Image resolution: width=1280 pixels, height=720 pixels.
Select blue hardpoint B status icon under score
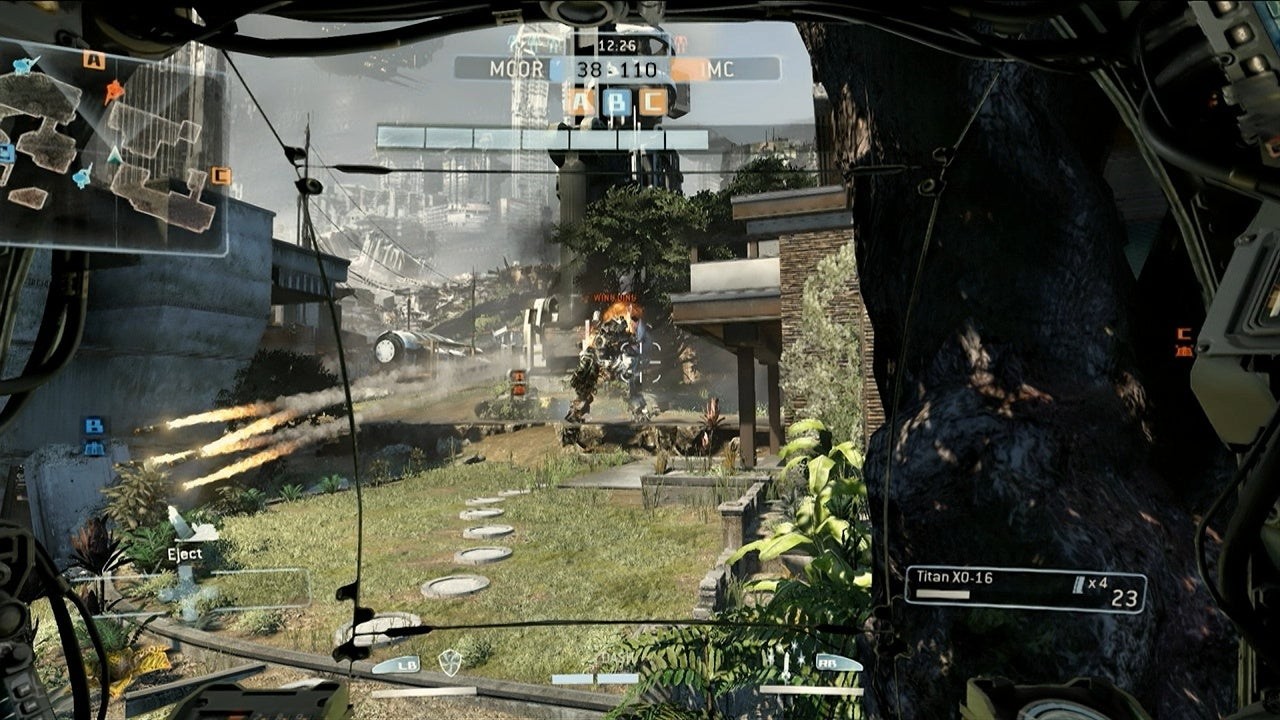(617, 101)
